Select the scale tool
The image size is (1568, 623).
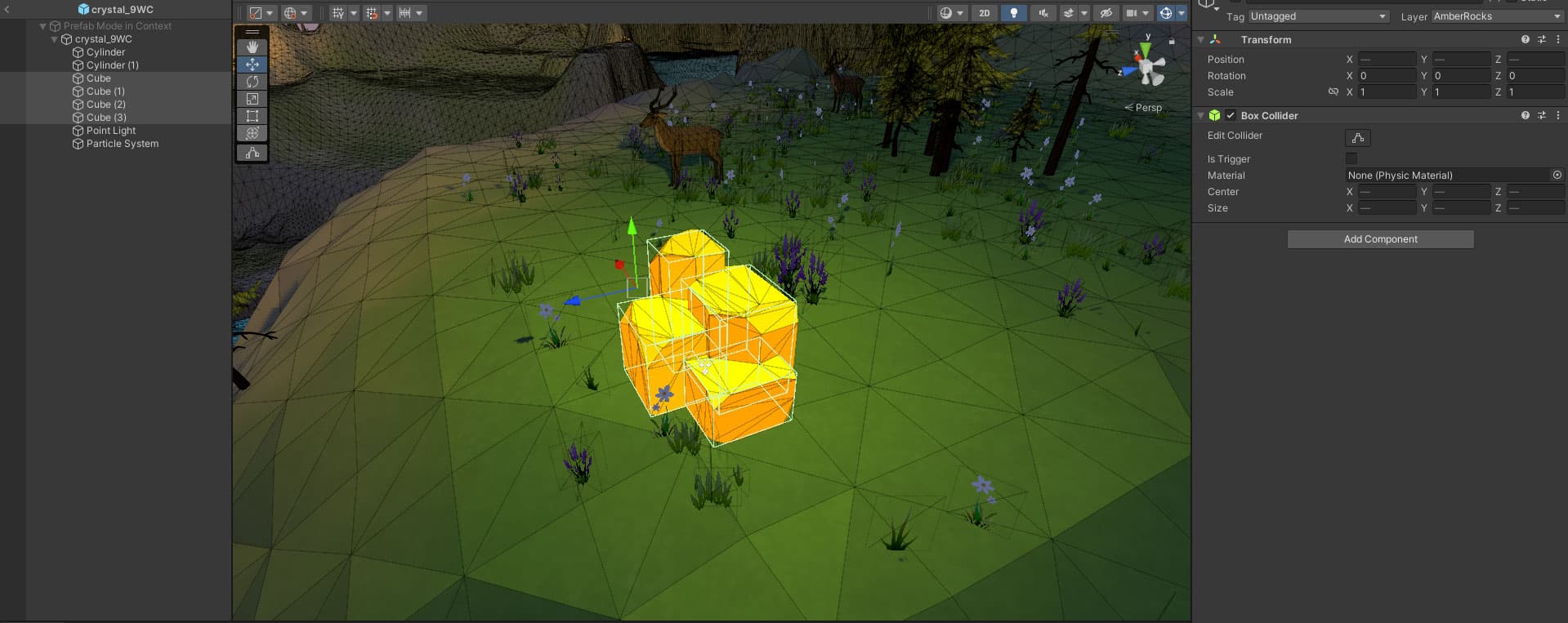coord(252,99)
